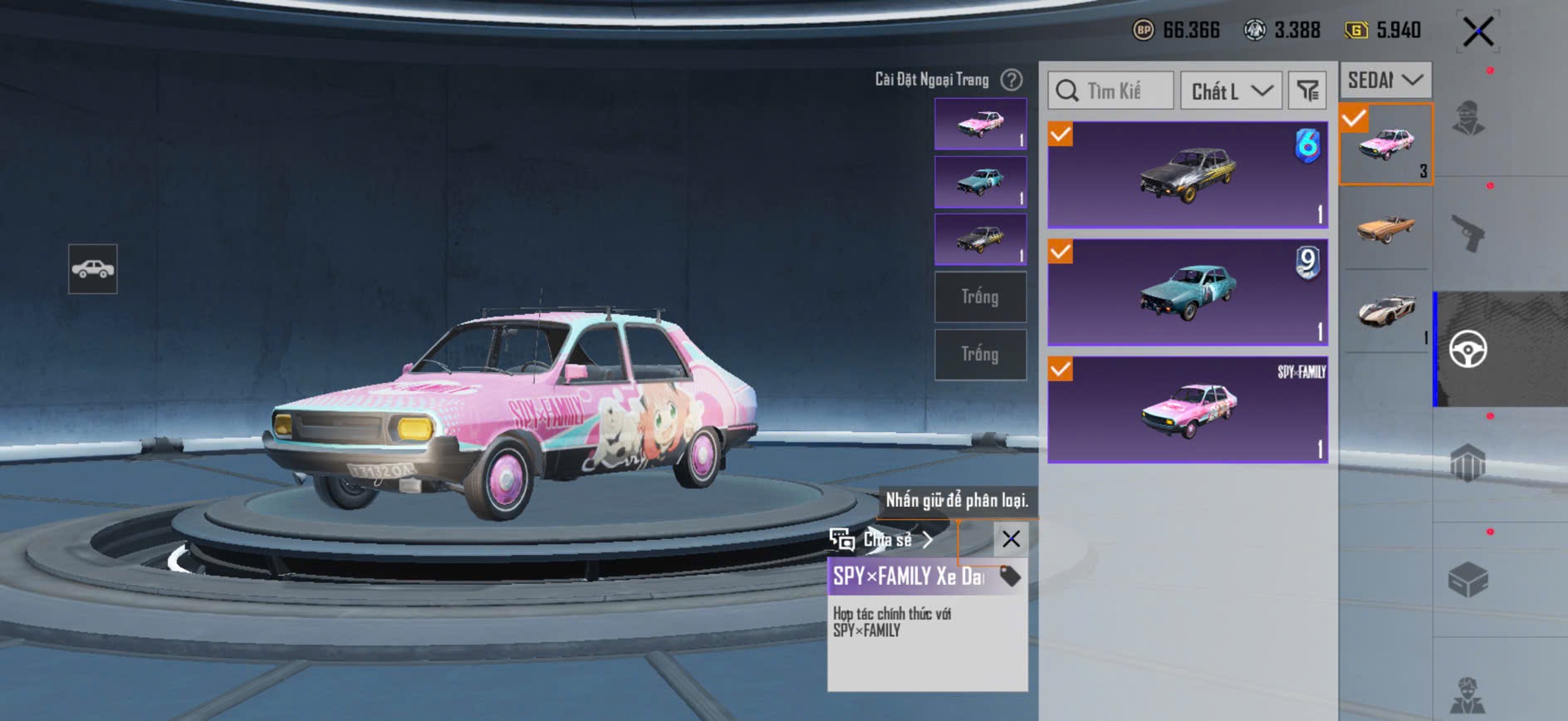Open the Cài Đặt Ngoại Trang help icon

coord(1012,80)
